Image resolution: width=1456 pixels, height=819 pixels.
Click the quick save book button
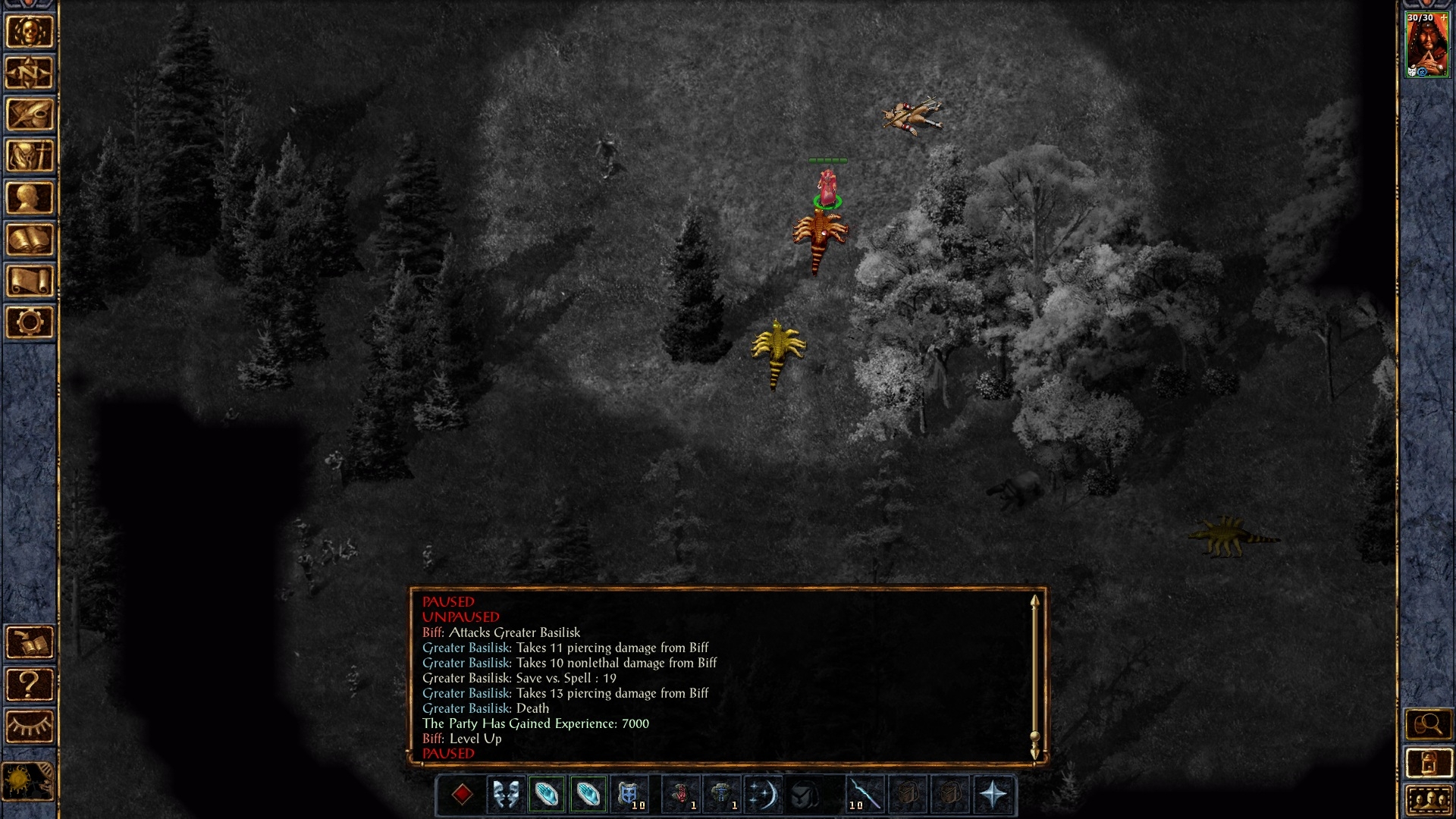click(x=30, y=643)
